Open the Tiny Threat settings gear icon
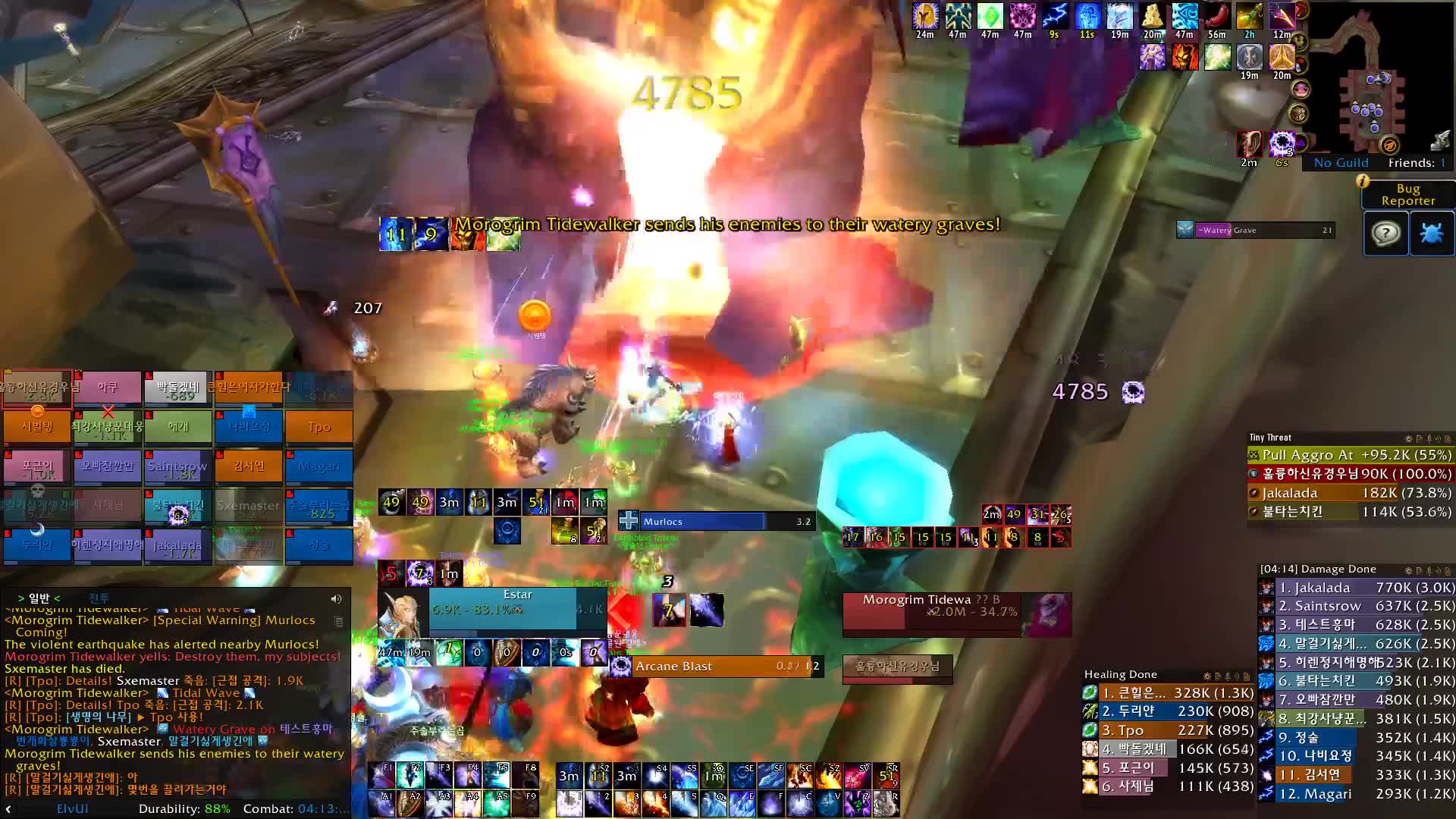The height and width of the screenshot is (819, 1456). click(1408, 438)
